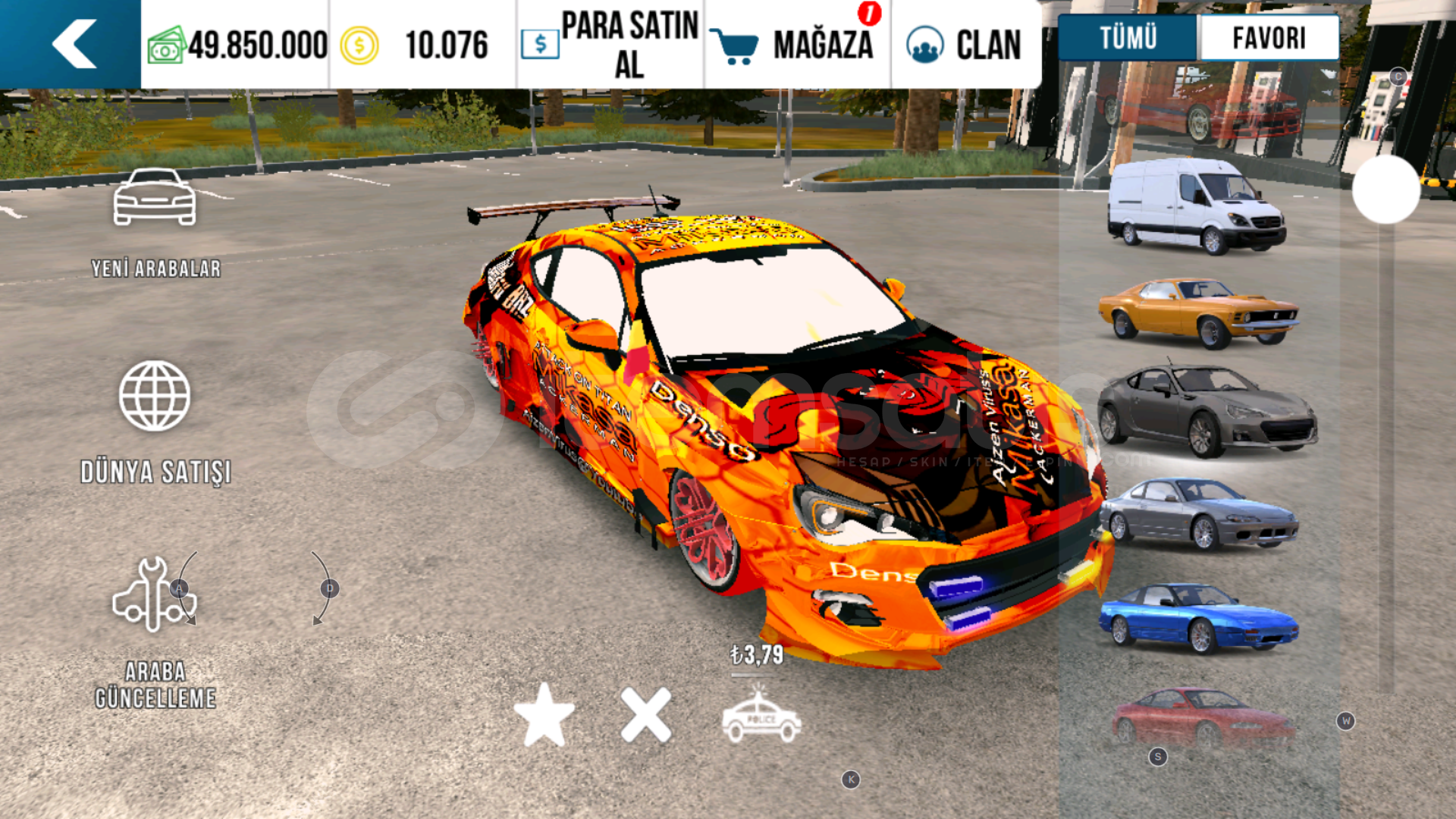Click the white X icon below car
1456x819 pixels.
646,714
